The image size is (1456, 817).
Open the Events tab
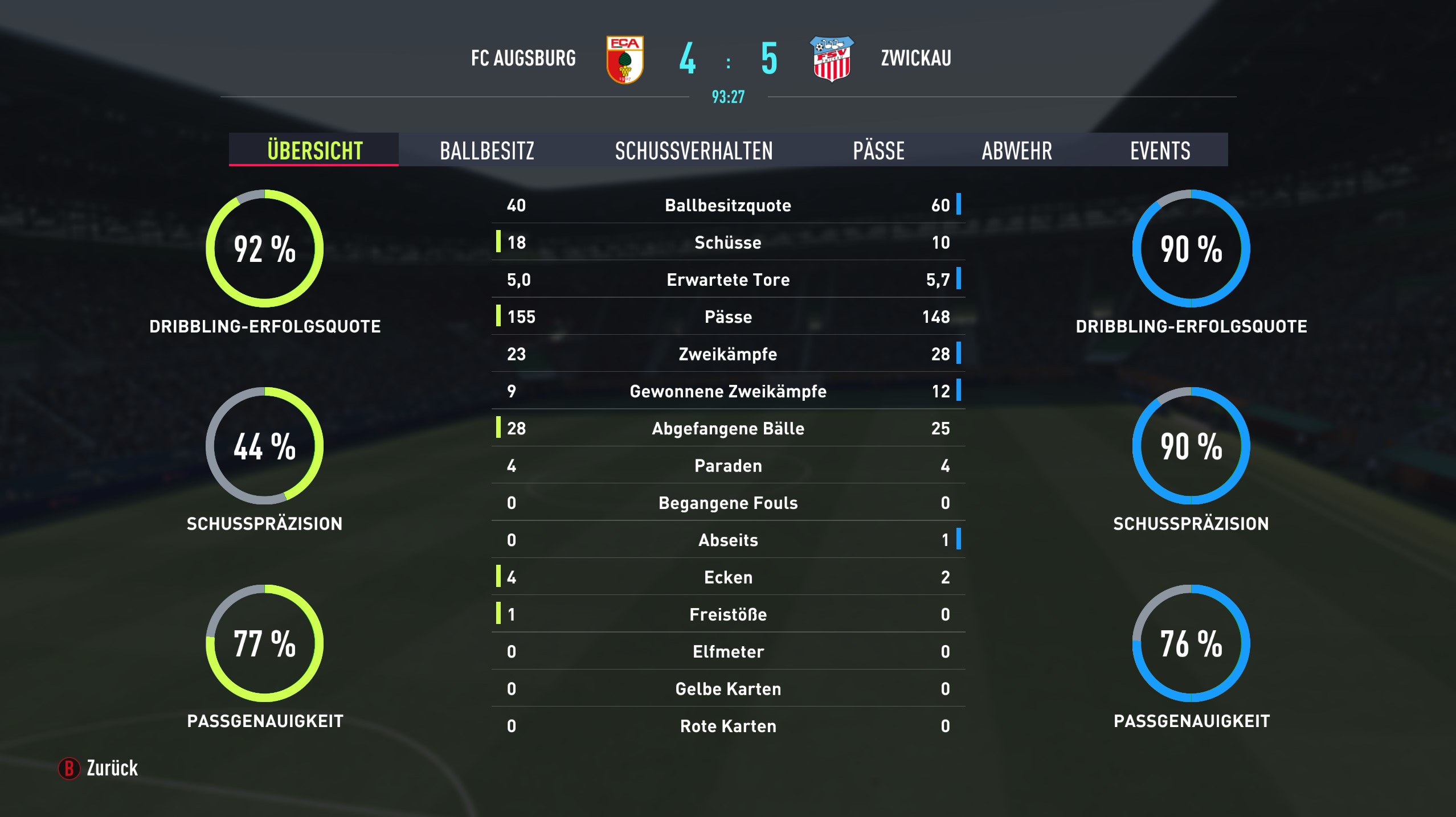[1160, 150]
